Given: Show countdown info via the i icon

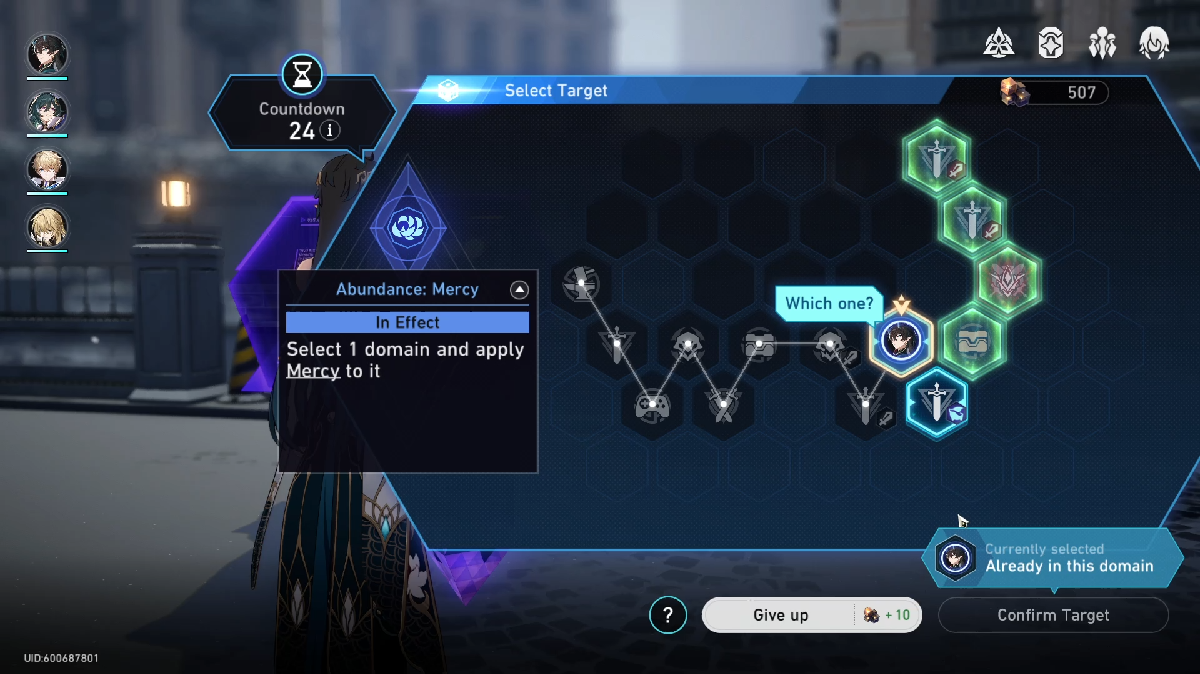Looking at the screenshot, I should point(330,131).
